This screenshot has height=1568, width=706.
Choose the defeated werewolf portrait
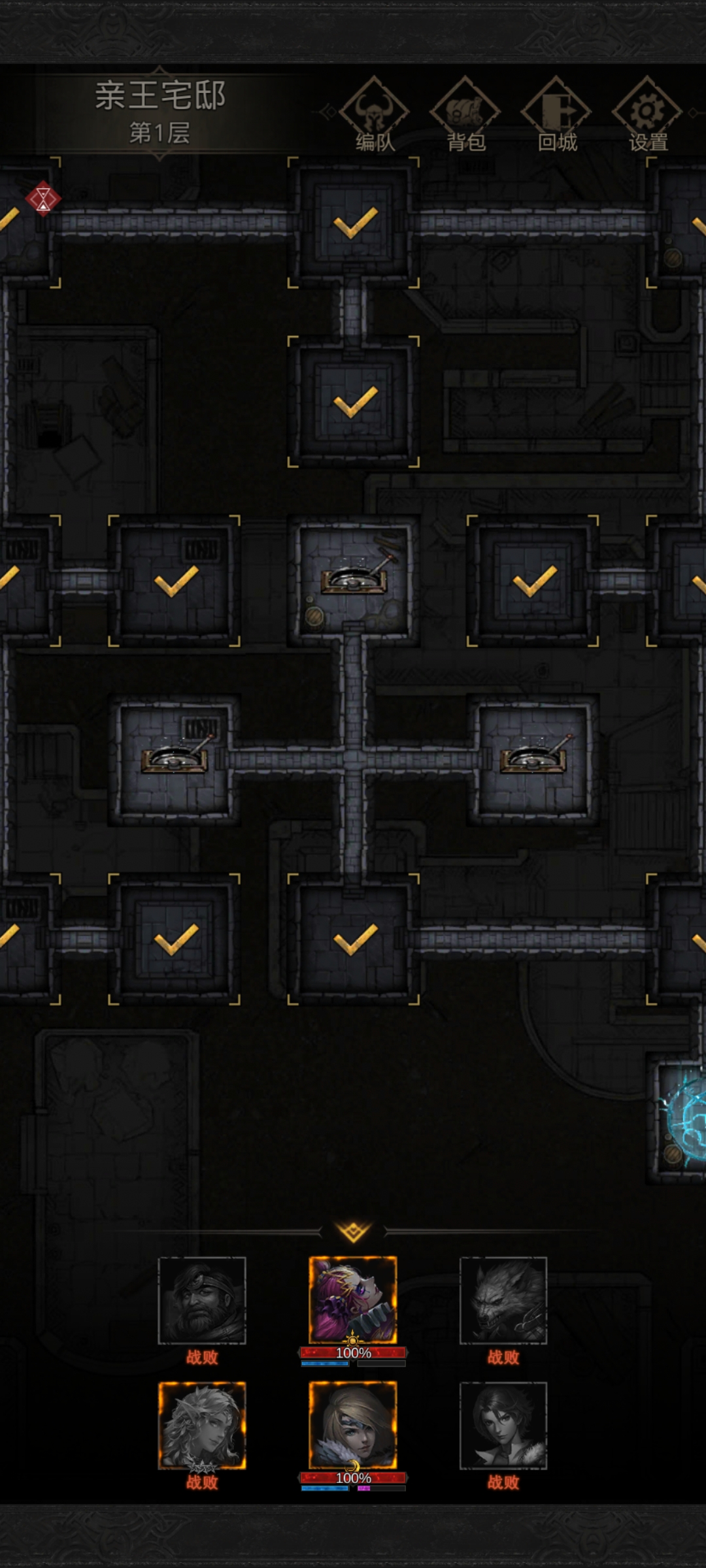(x=503, y=1300)
